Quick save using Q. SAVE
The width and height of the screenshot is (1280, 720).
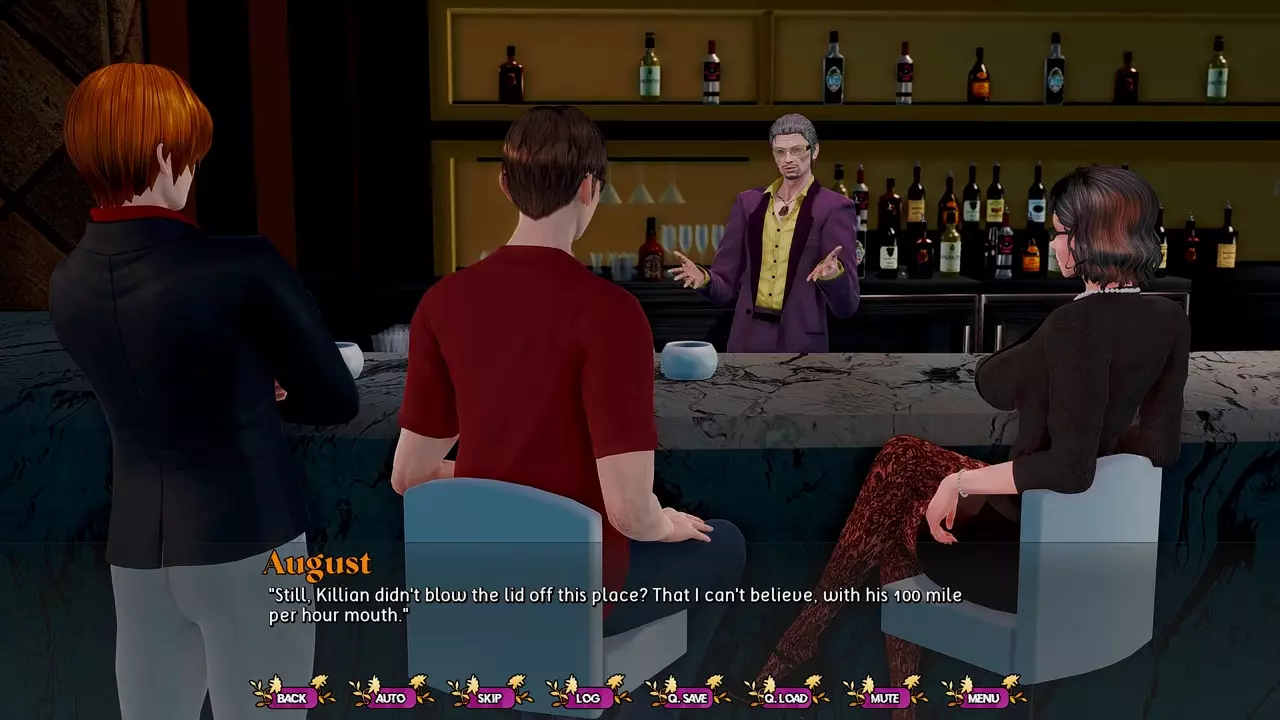tap(687, 697)
